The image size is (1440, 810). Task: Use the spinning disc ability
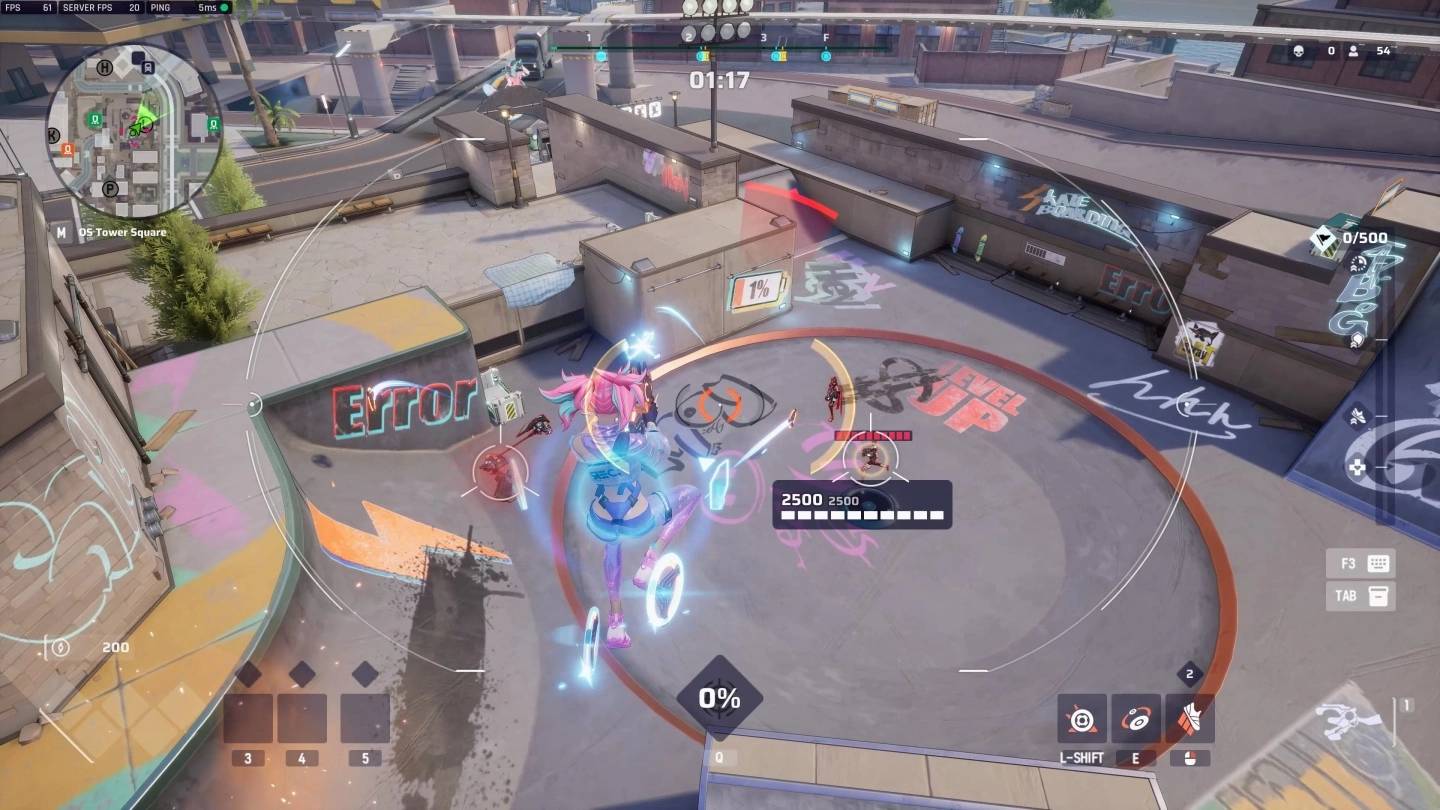point(1136,719)
